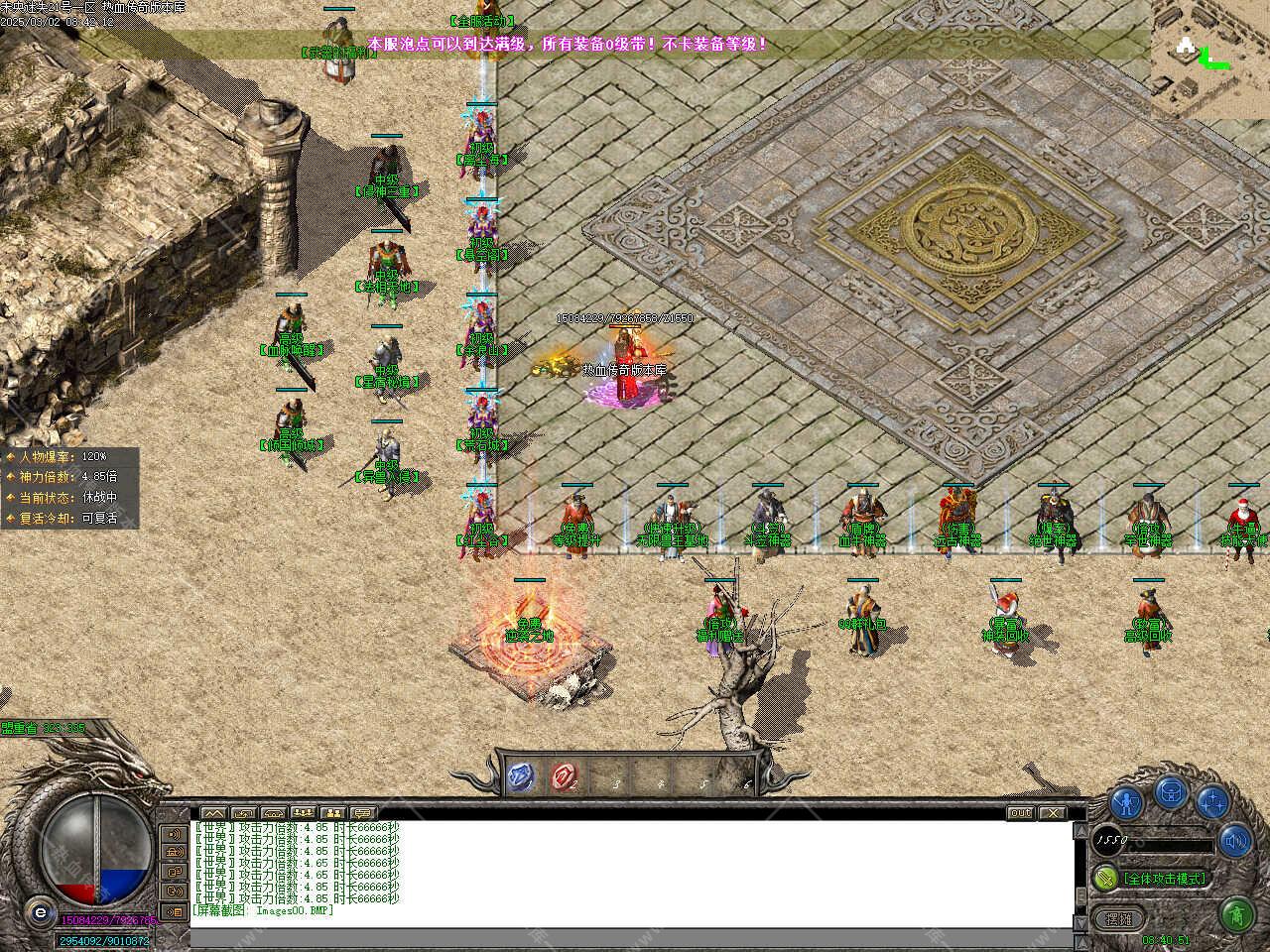Toggle the top chat channel speaker button
The height and width of the screenshot is (952, 1270).
(x=175, y=833)
